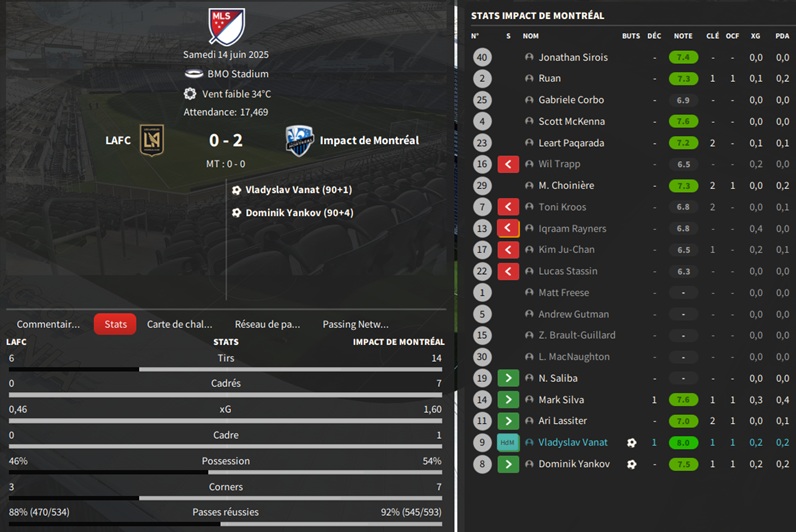Select Scott McKenna from the list
The height and width of the screenshot is (532, 796).
(x=571, y=122)
